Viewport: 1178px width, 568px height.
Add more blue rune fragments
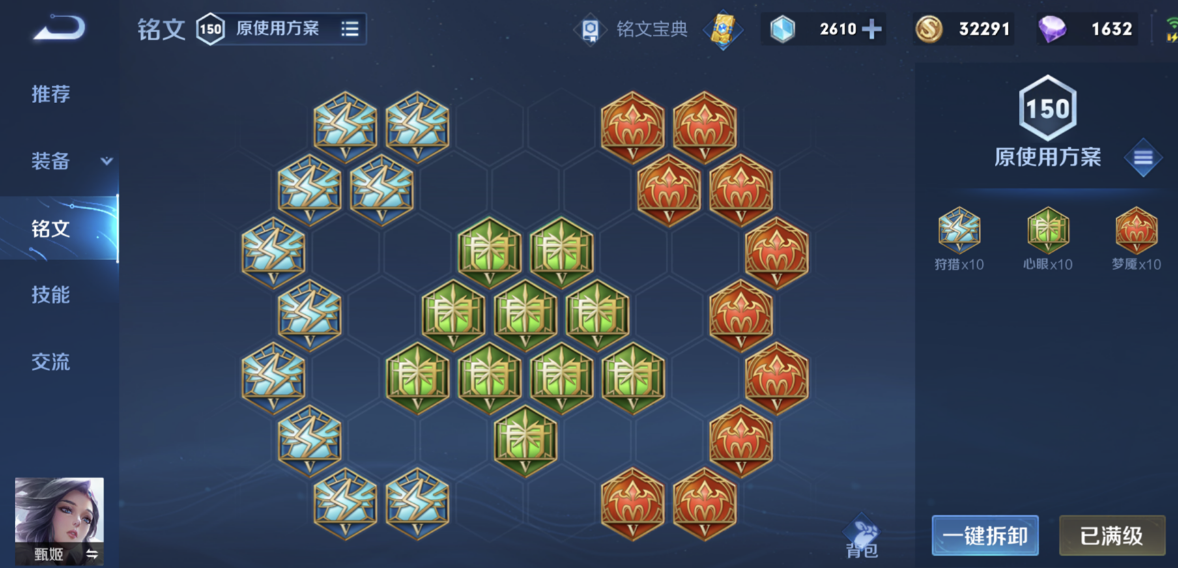pyautogui.click(x=872, y=29)
